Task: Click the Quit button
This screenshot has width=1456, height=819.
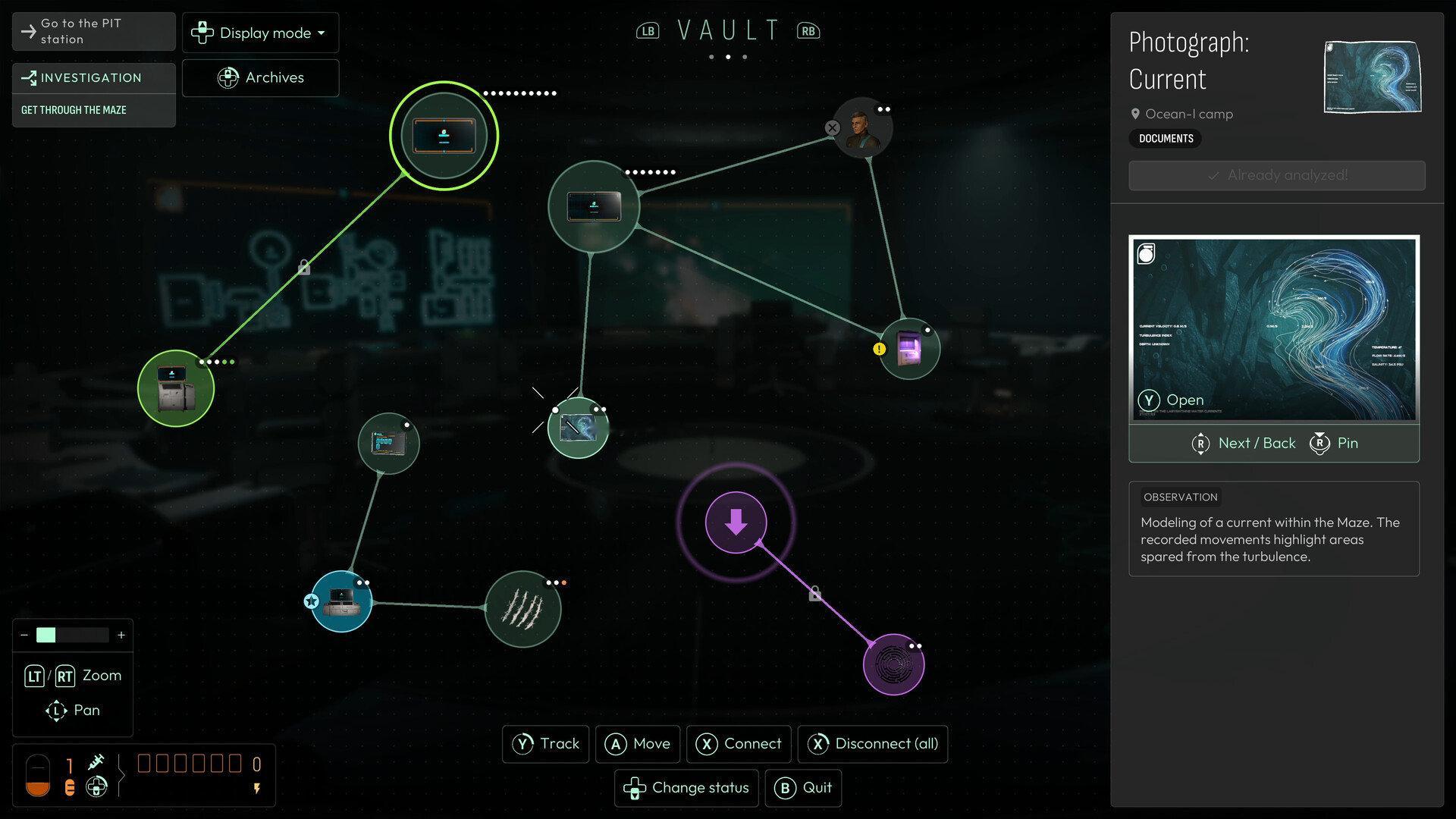Action: [803, 788]
